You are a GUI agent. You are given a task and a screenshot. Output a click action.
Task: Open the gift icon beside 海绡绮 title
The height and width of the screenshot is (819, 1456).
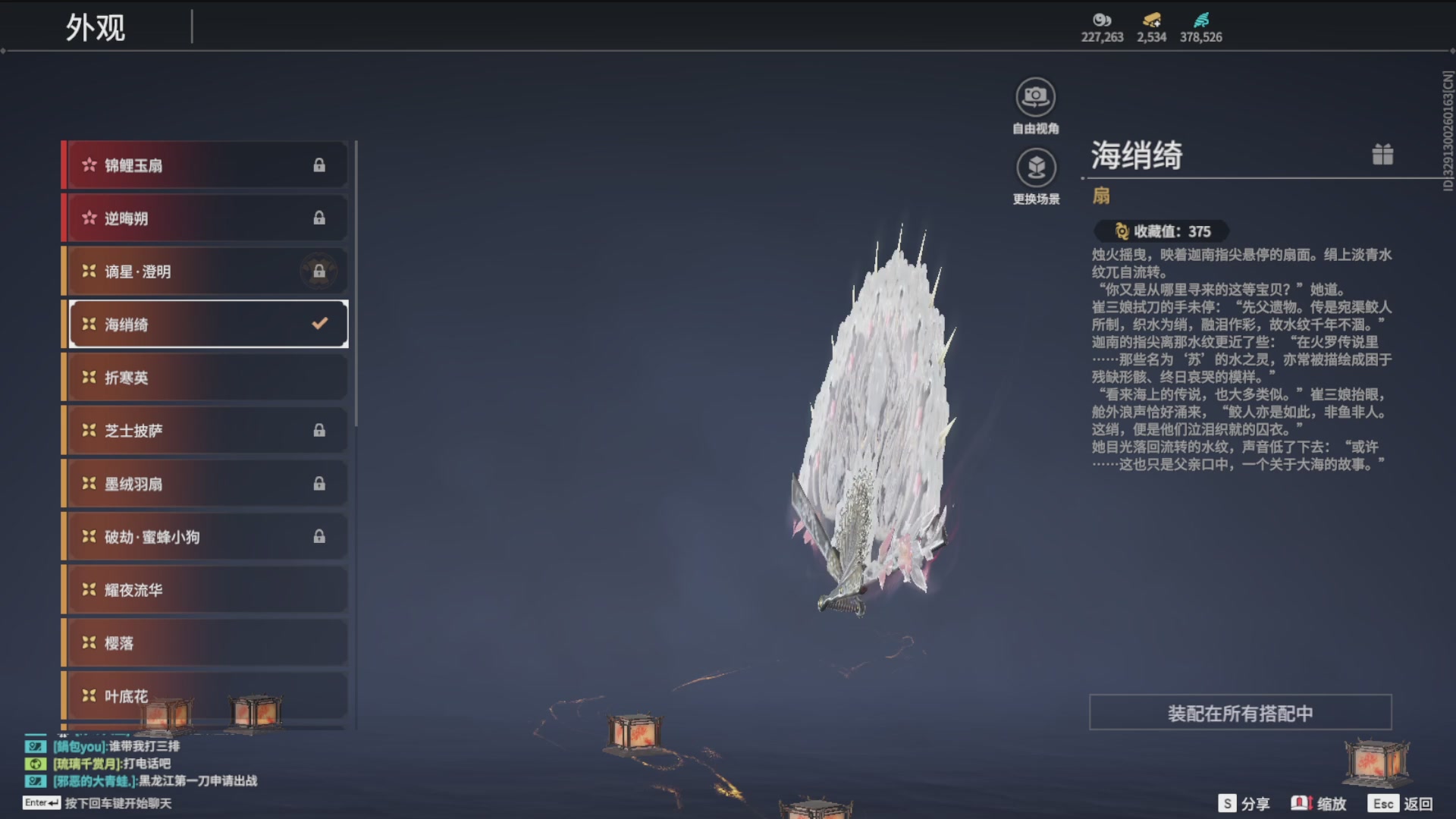click(1382, 154)
